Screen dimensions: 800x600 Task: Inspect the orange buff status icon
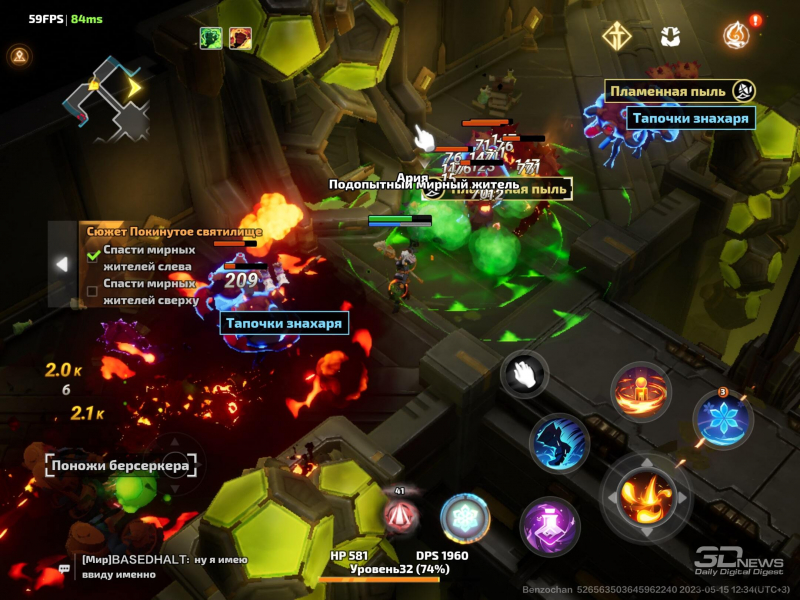point(240,38)
